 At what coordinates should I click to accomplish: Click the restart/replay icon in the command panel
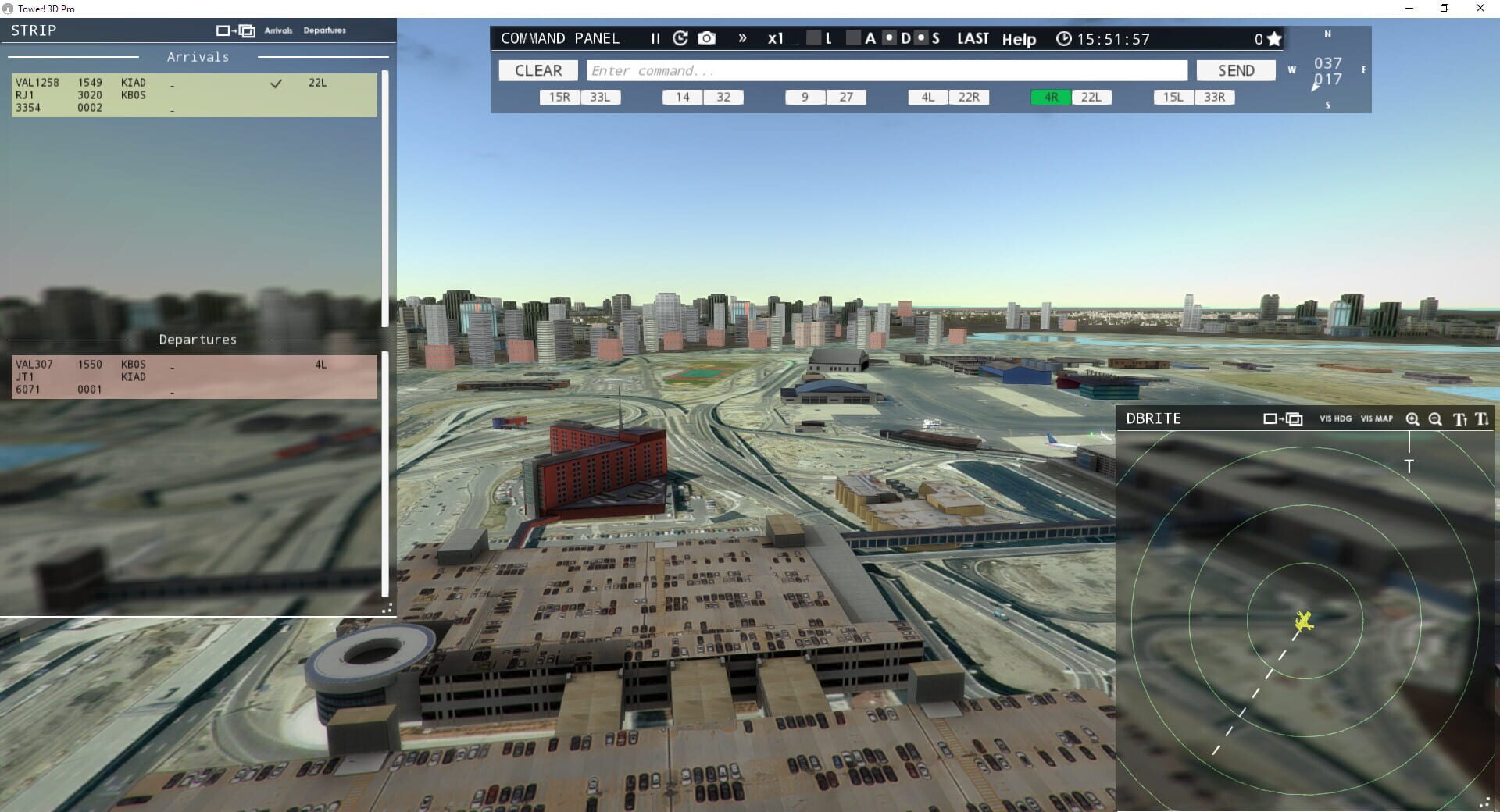(x=679, y=37)
